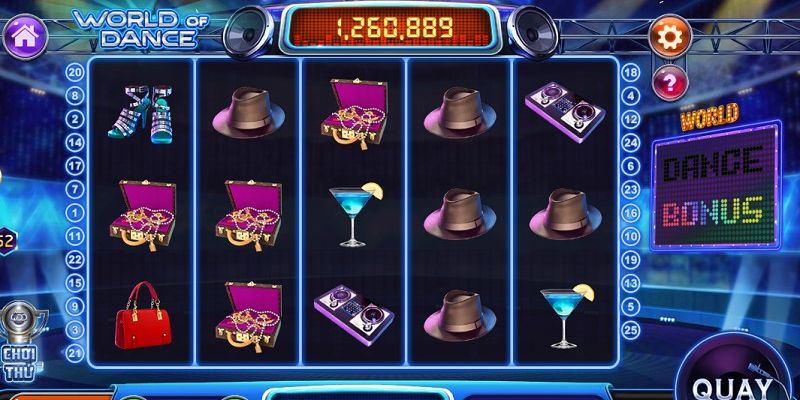
Task: Spin the reels with QUAY
Action: point(743,381)
